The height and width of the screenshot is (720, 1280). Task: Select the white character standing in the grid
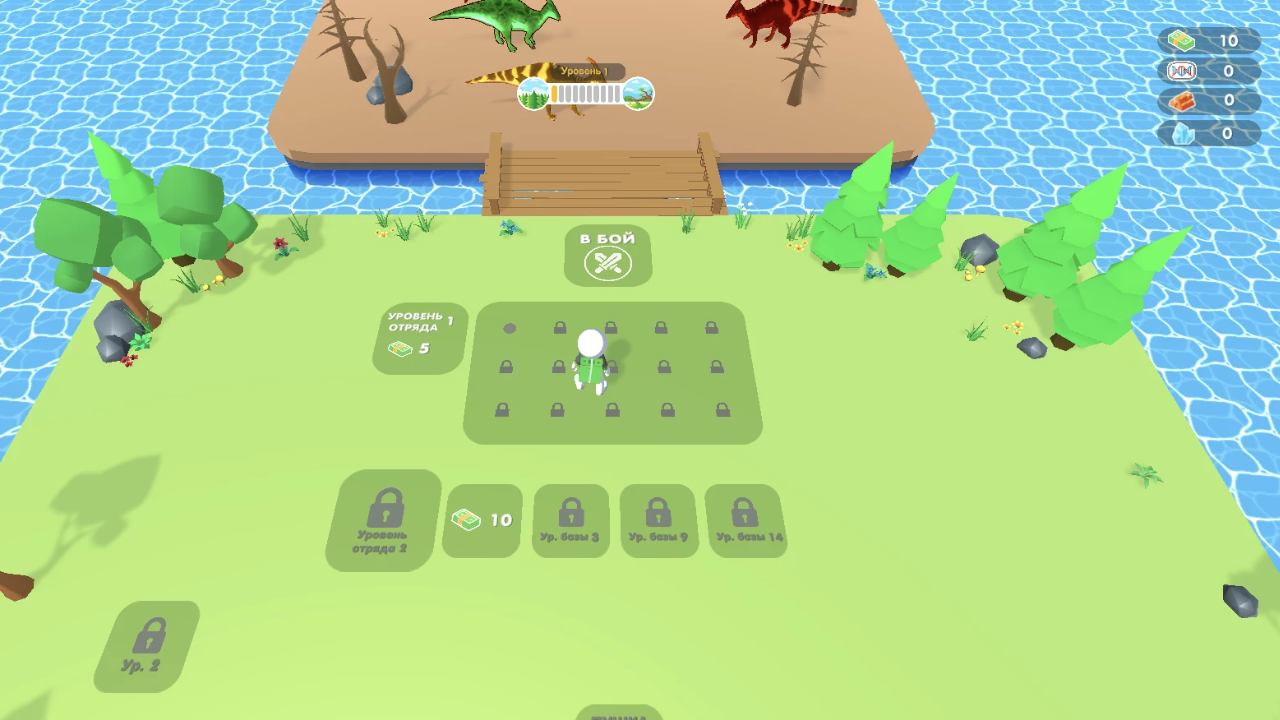pyautogui.click(x=589, y=360)
